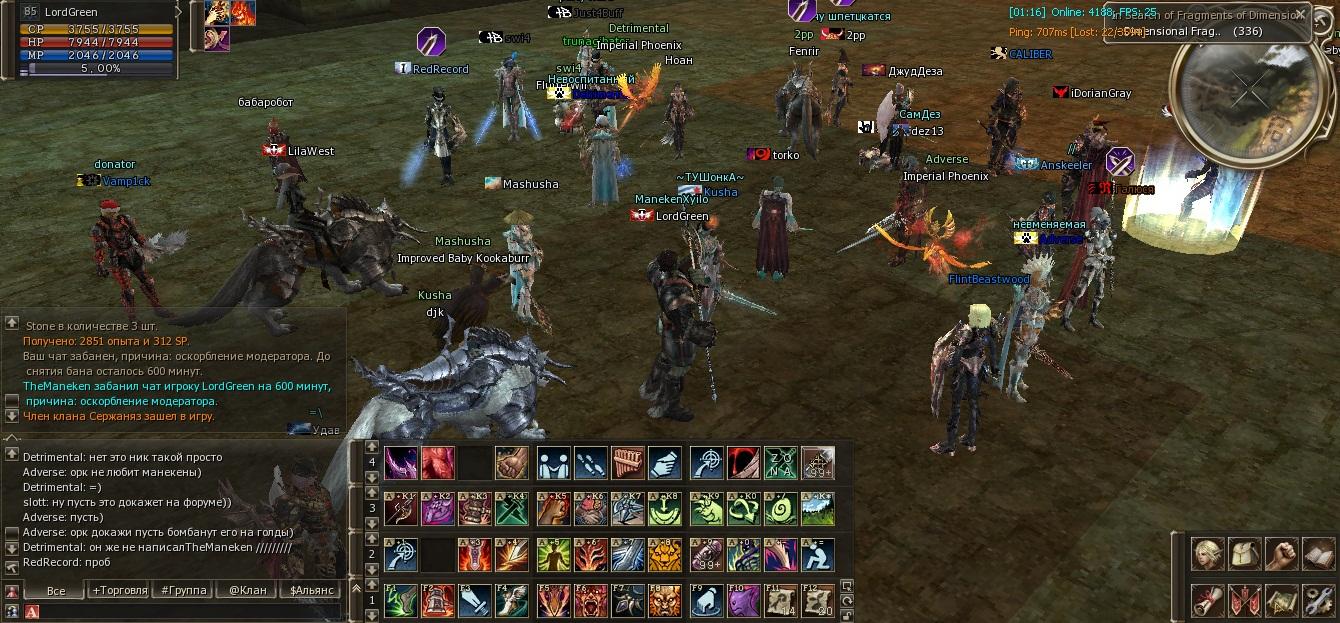Use the pan flute hotbar action
The image size is (1340, 623).
(627, 463)
